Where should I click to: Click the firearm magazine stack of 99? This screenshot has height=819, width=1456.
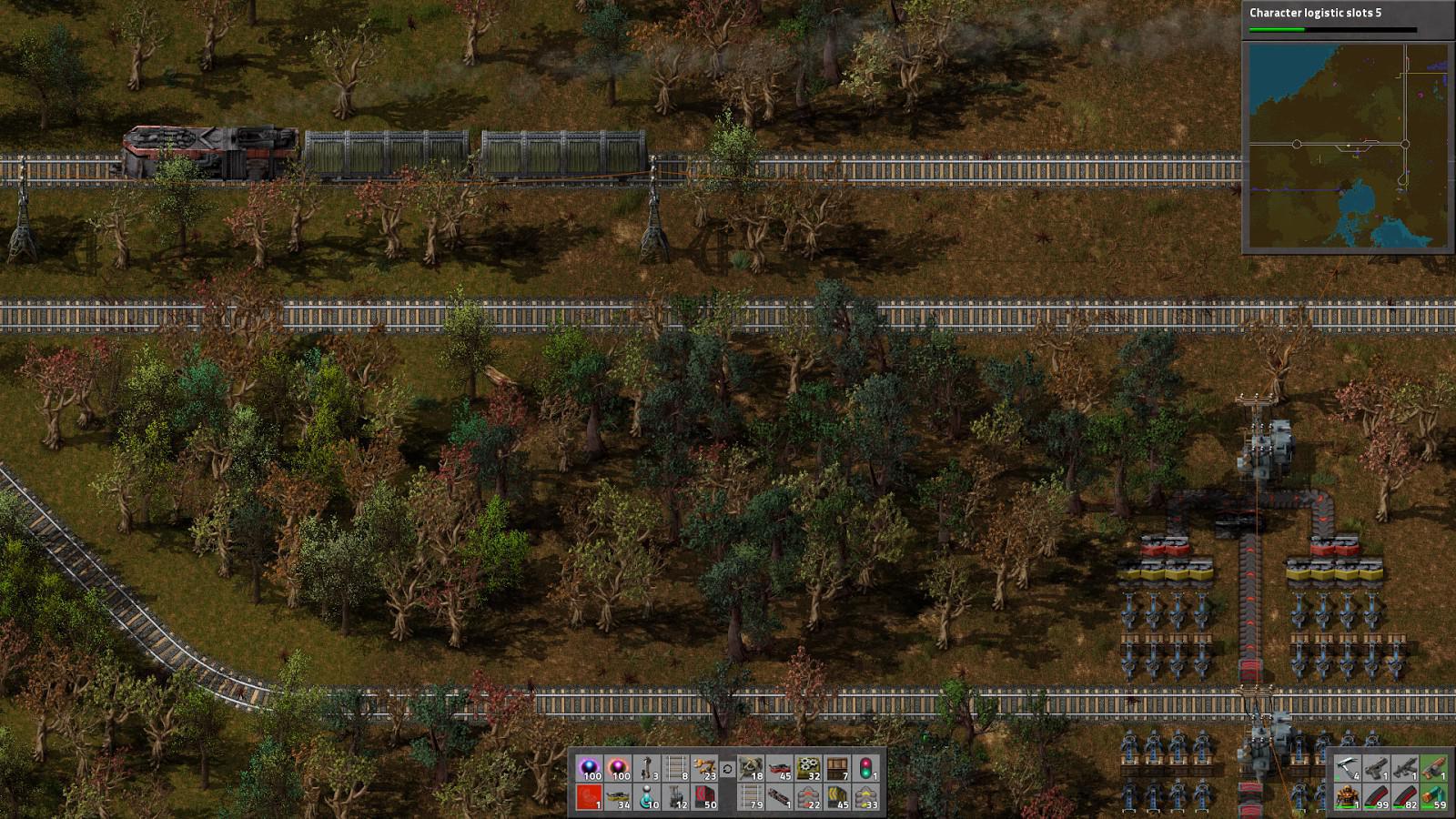coord(1376,797)
